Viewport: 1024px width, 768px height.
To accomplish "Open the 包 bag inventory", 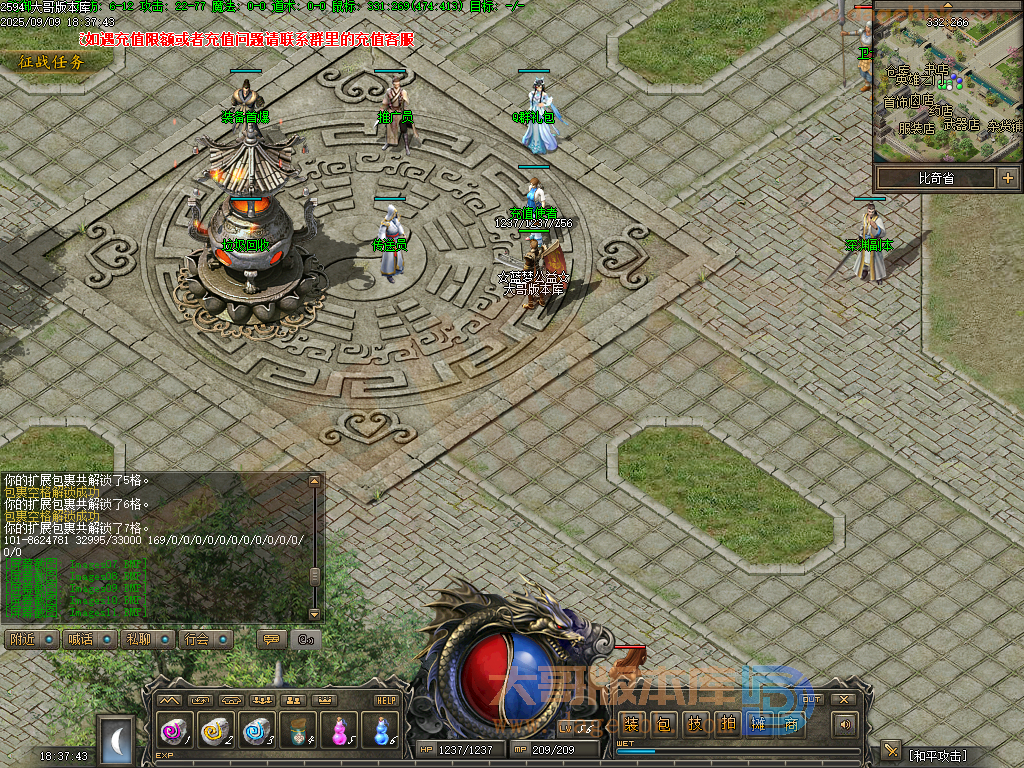I will (x=662, y=724).
